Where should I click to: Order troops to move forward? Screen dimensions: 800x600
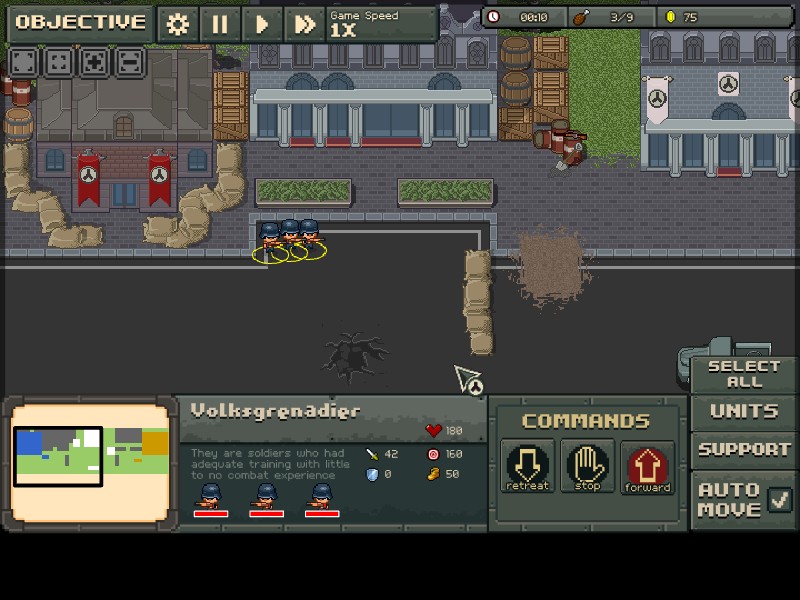tap(647, 466)
